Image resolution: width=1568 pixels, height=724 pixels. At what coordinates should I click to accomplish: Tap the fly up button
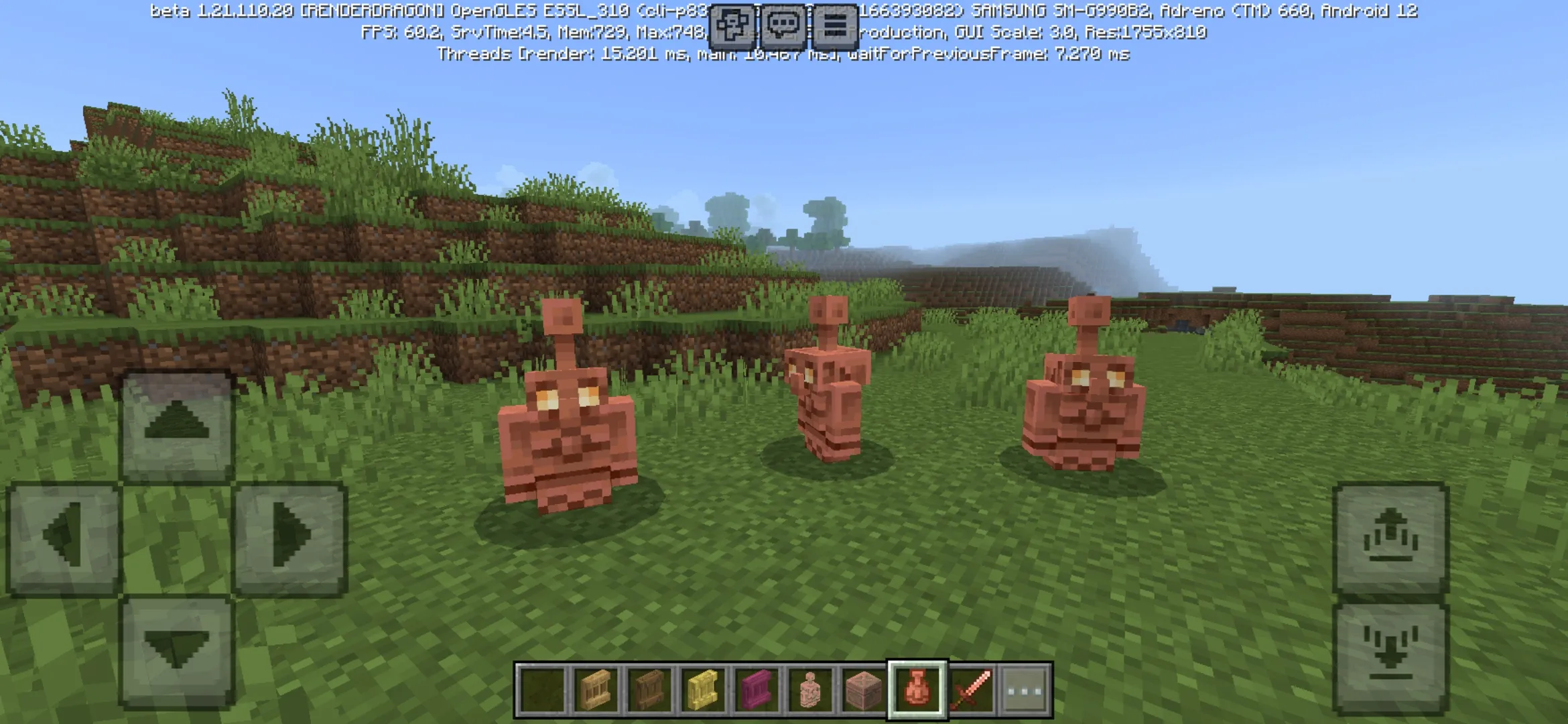[x=1391, y=538]
